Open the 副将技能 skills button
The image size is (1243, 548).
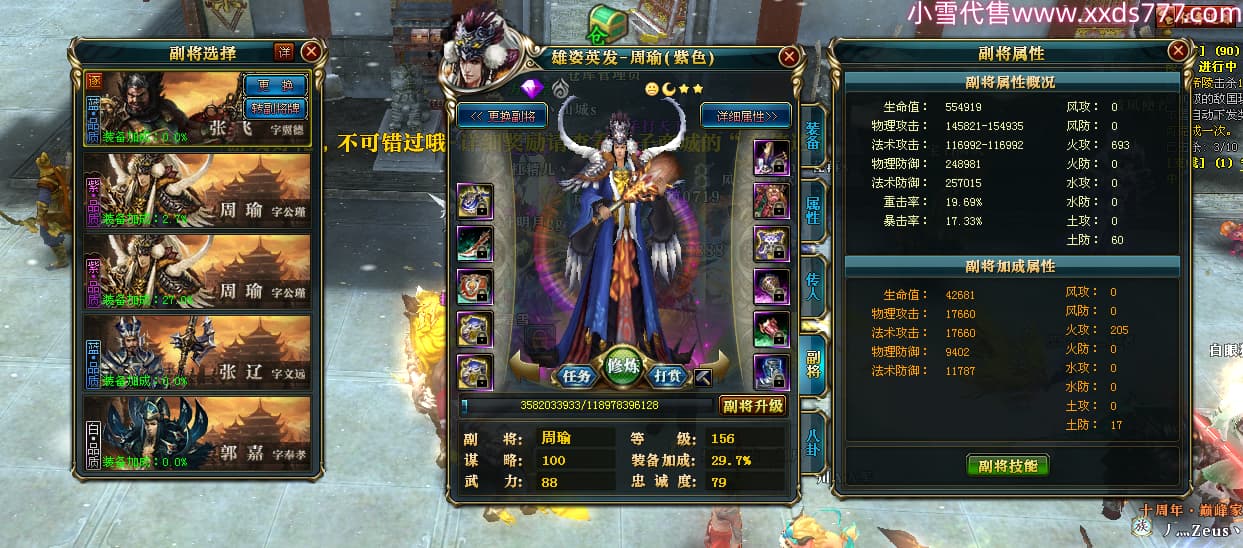coord(1008,465)
